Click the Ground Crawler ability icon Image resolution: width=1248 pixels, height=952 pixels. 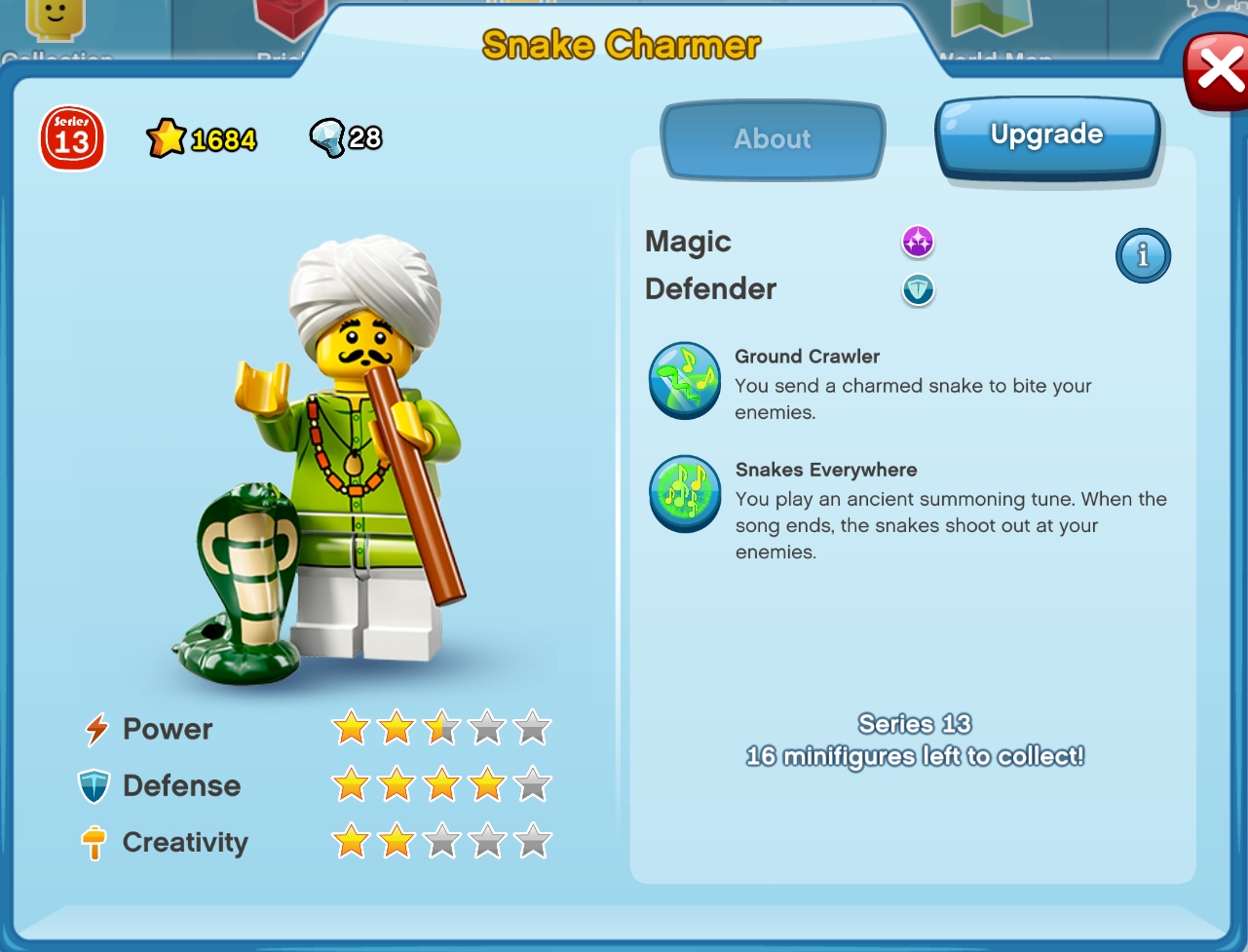click(684, 380)
